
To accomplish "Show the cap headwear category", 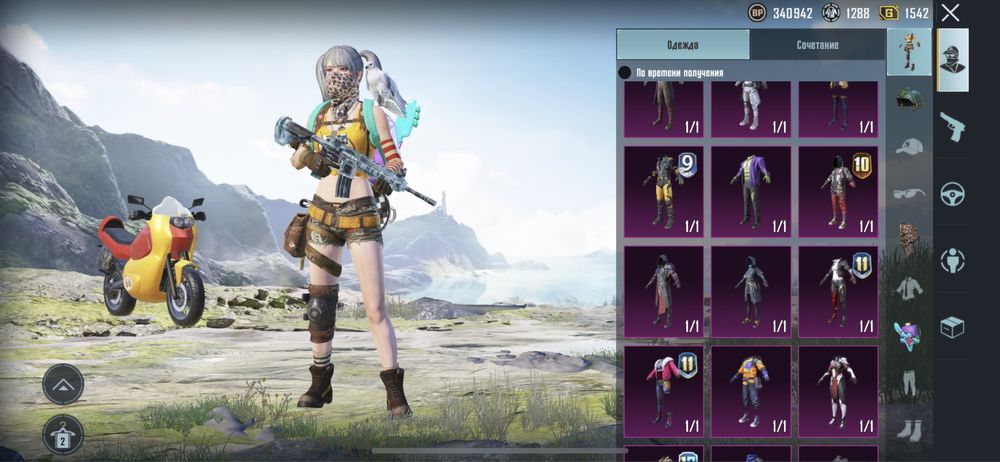I will (909, 147).
